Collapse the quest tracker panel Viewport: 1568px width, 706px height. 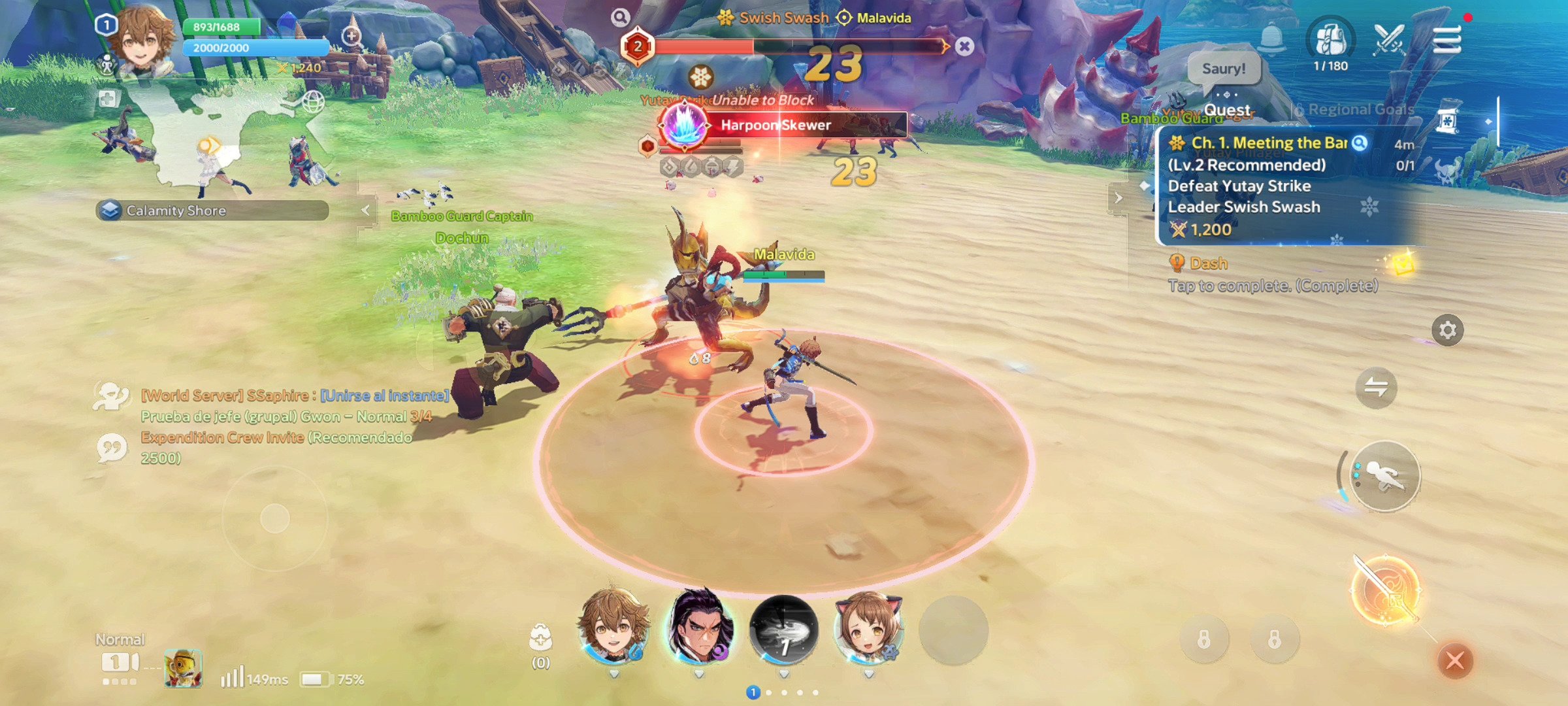pyautogui.click(x=1118, y=197)
